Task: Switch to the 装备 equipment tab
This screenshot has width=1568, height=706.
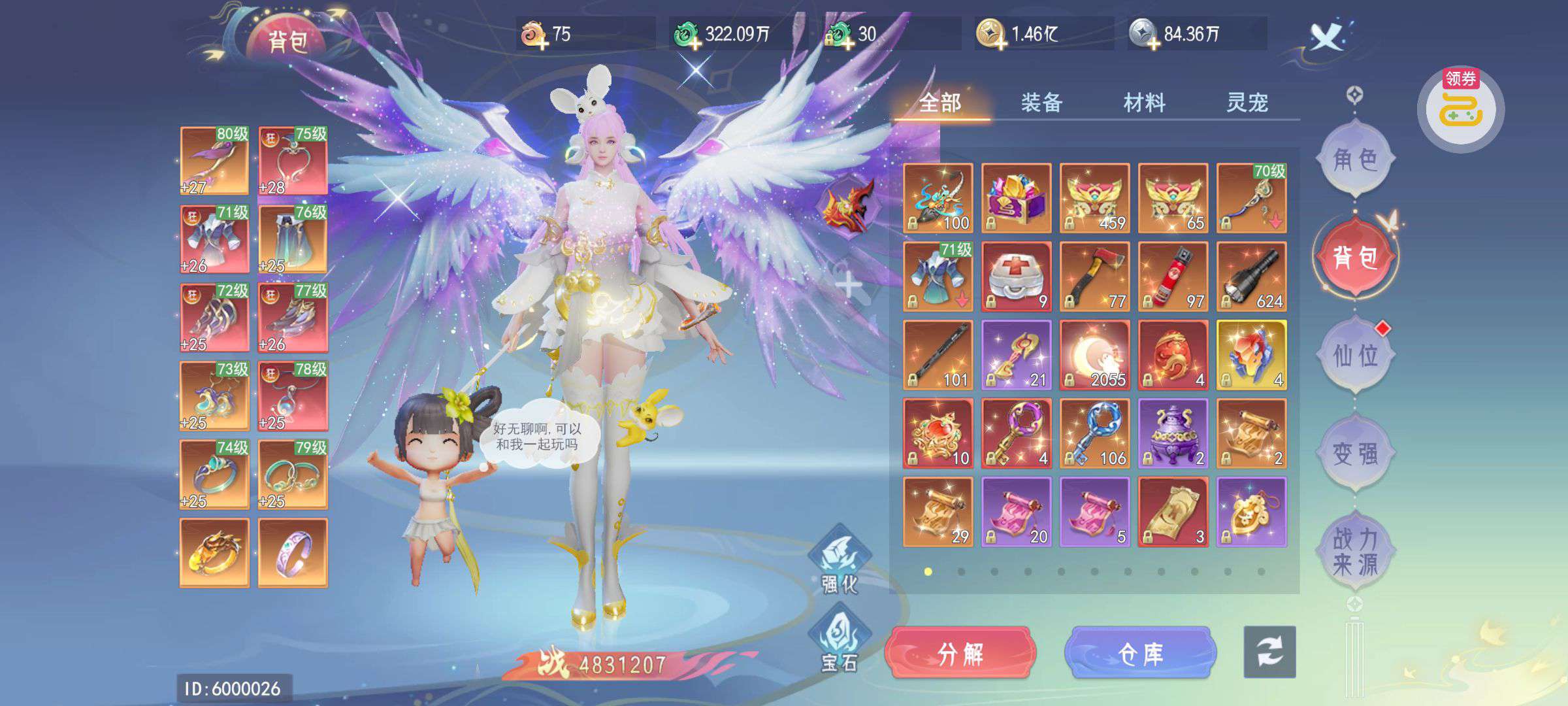Action: [x=1041, y=103]
